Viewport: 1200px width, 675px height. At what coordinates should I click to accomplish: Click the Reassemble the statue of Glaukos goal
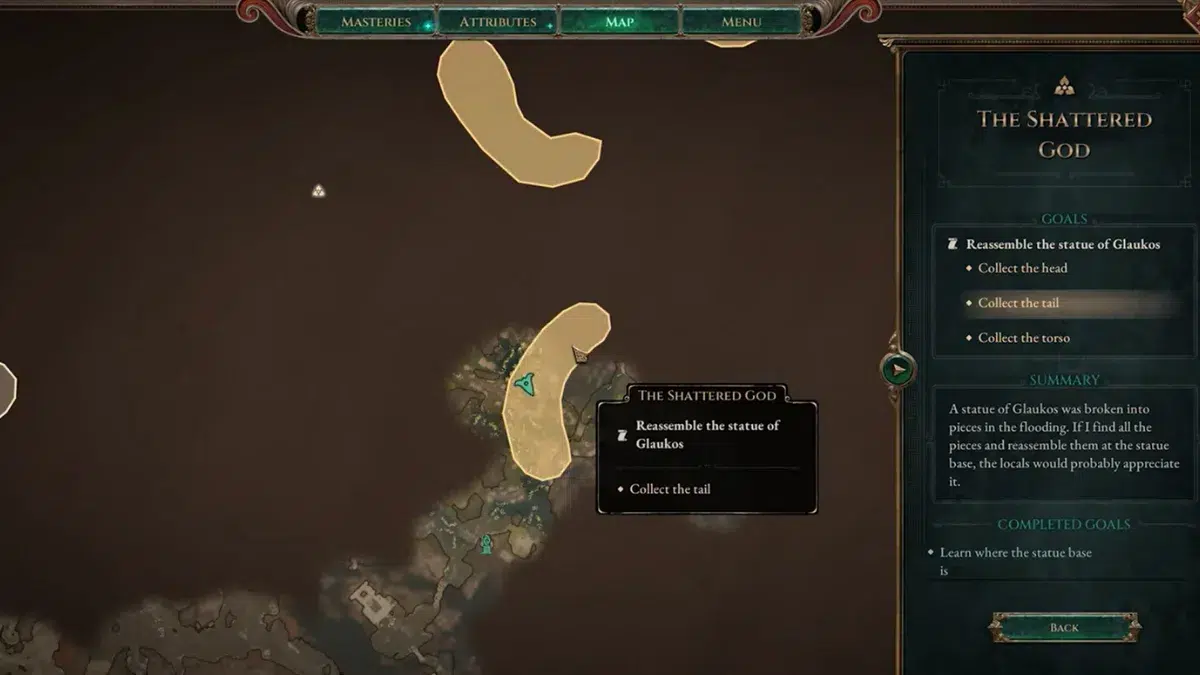point(1062,244)
